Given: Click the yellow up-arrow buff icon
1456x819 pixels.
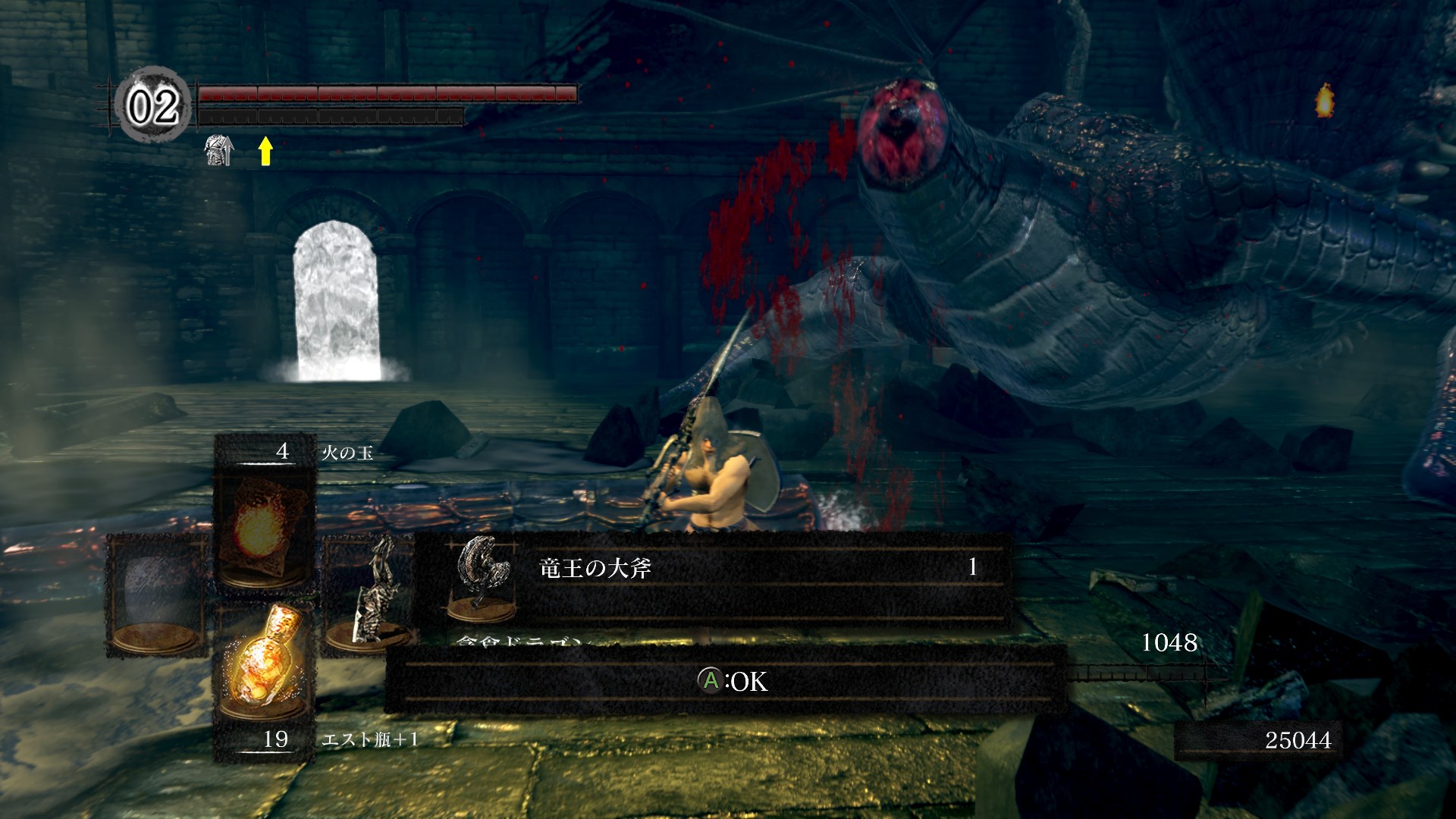Looking at the screenshot, I should tap(265, 151).
